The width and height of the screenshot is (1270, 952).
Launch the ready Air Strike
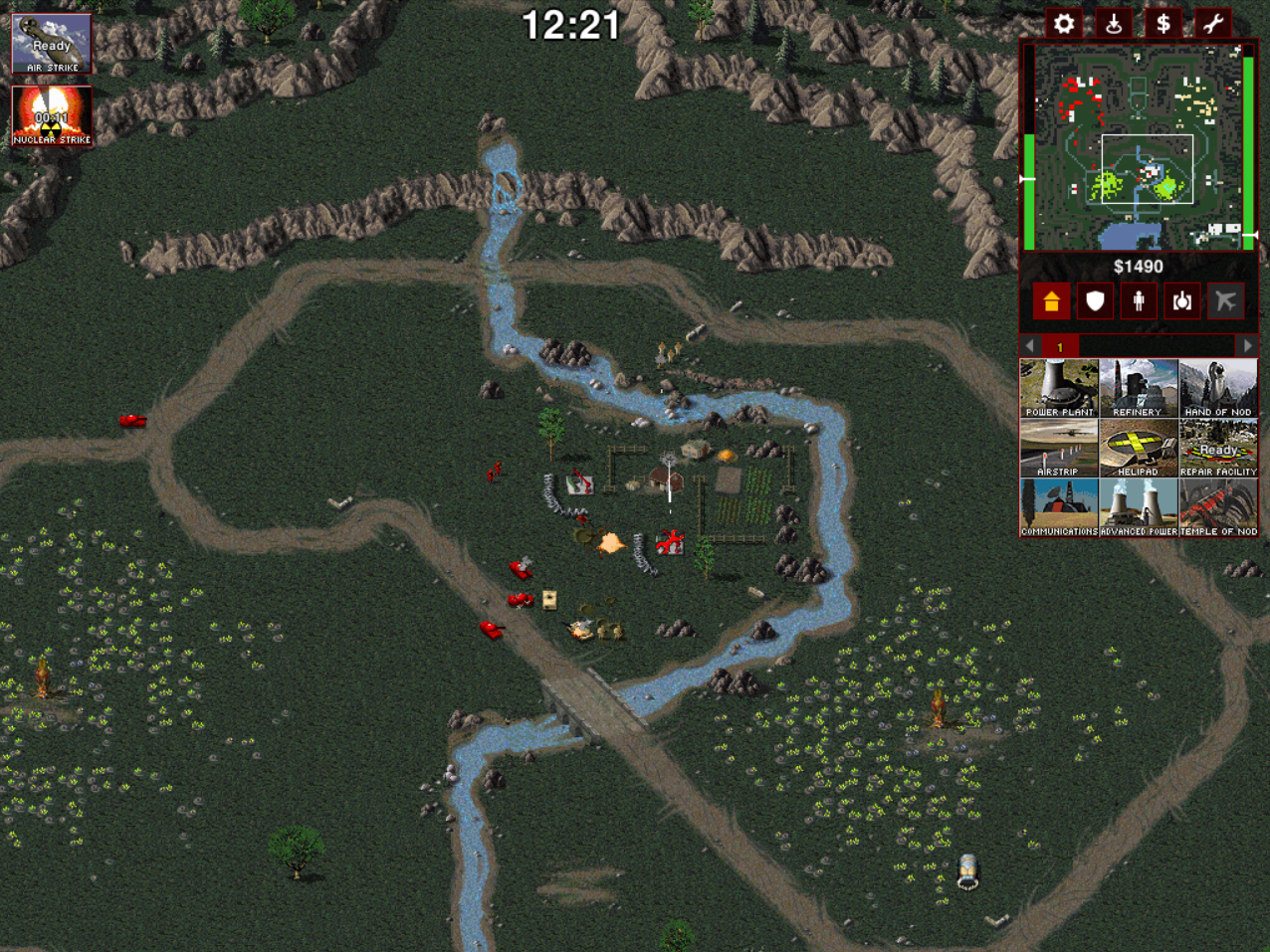52,44
